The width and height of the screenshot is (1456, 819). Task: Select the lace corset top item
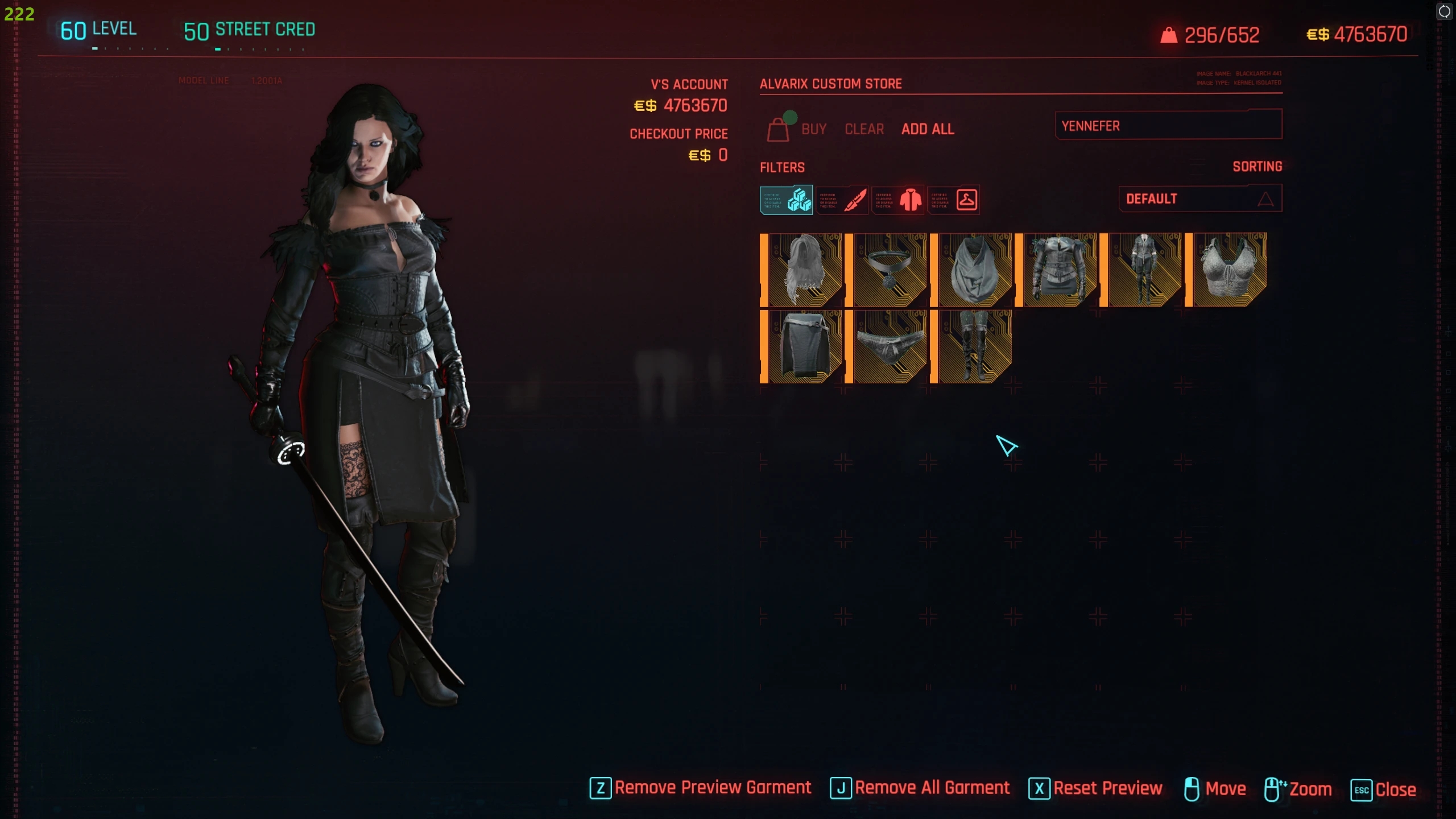[x=1228, y=270]
